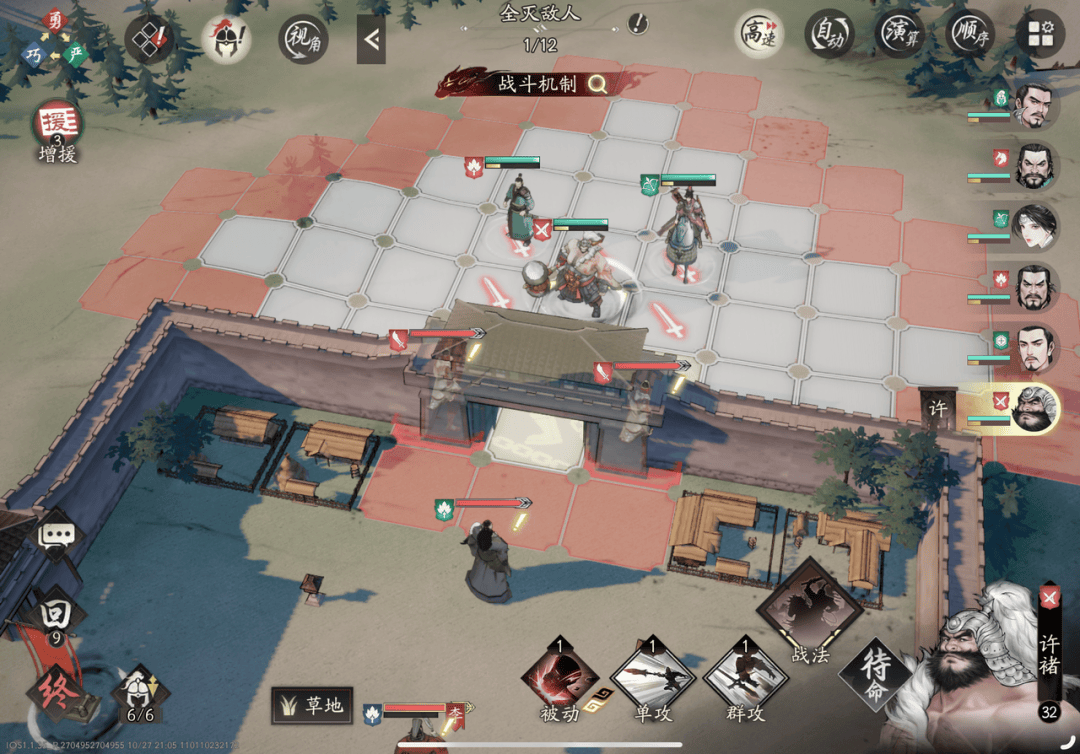Choose the 单攻 single attack skill
Image resolution: width=1080 pixels, height=754 pixels.
[x=652, y=676]
